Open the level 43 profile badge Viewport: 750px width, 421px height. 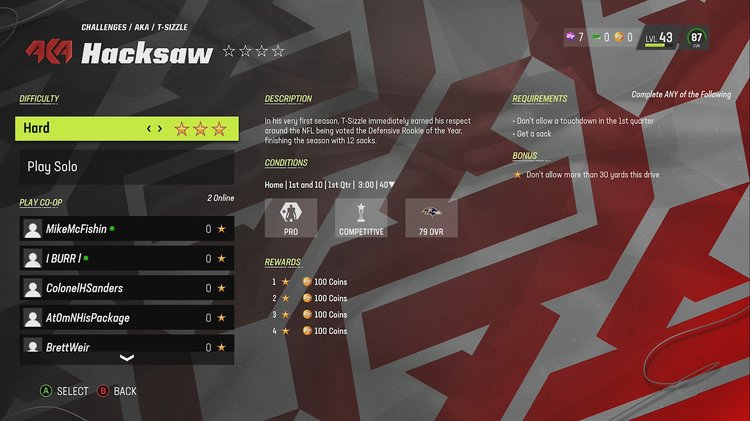point(659,38)
